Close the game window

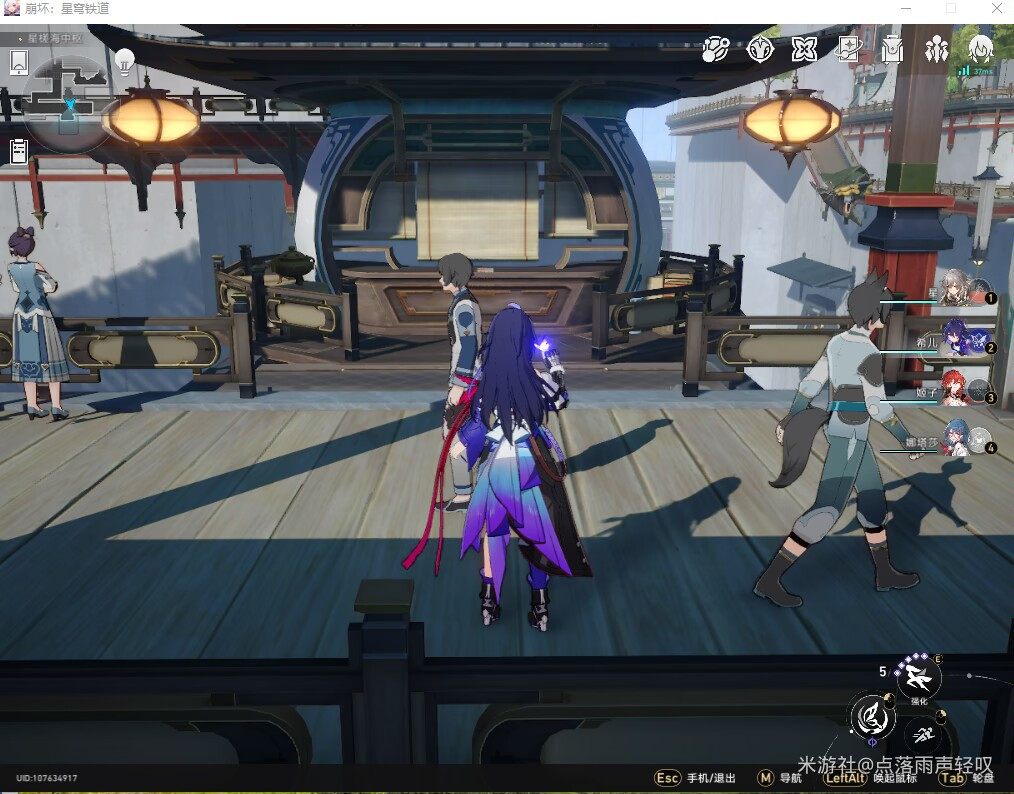coord(994,9)
